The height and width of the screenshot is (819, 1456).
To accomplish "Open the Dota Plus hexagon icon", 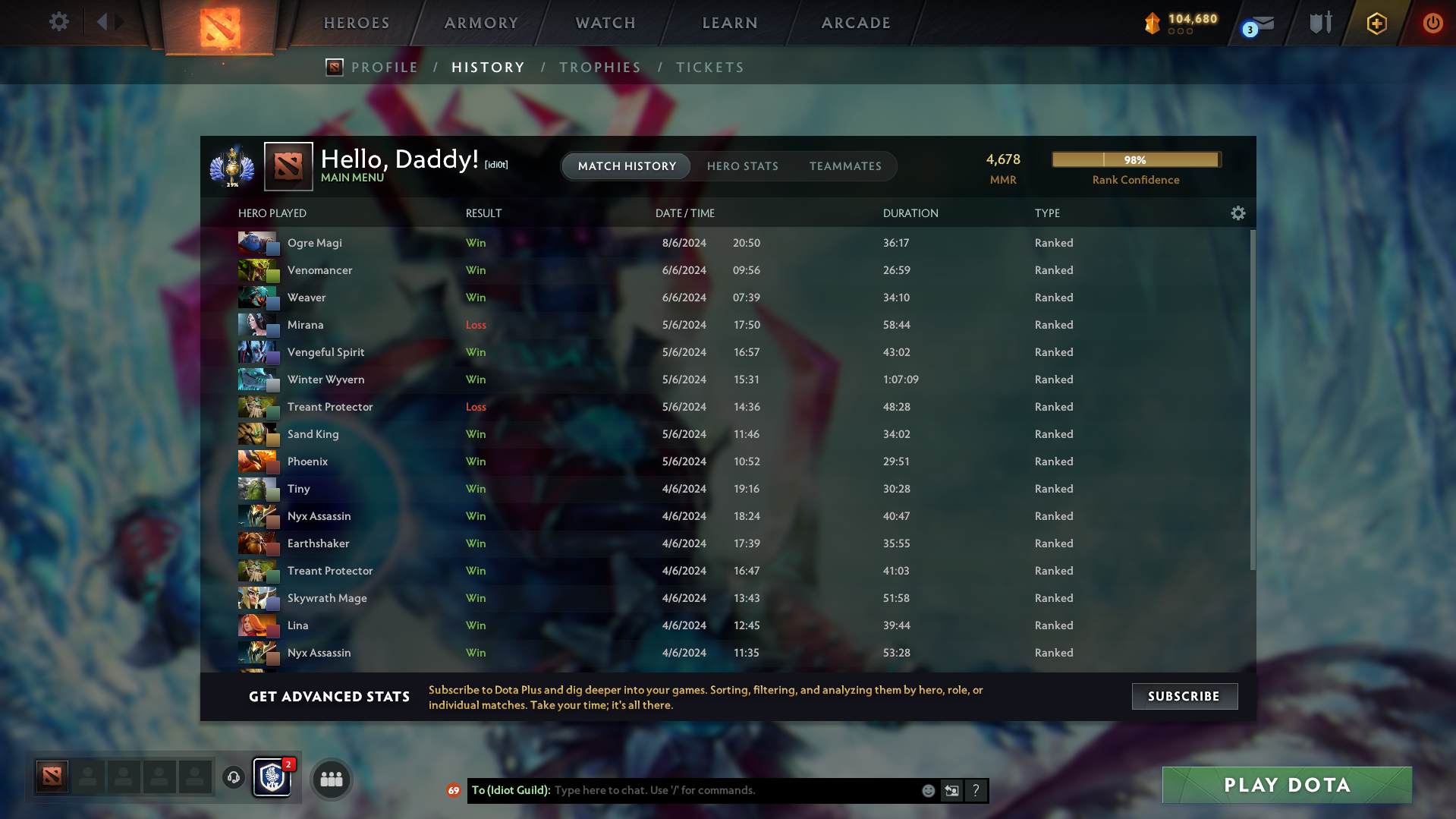I will (1376, 23).
